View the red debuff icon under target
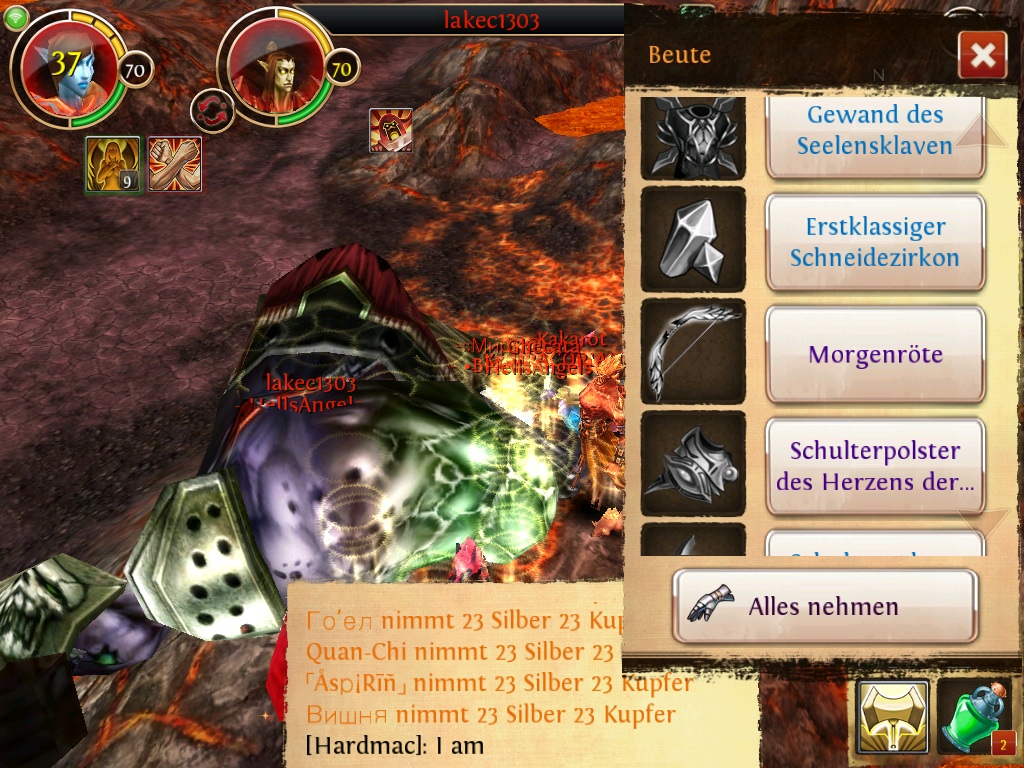Screen dimensions: 1024x768 pyautogui.click(x=390, y=130)
